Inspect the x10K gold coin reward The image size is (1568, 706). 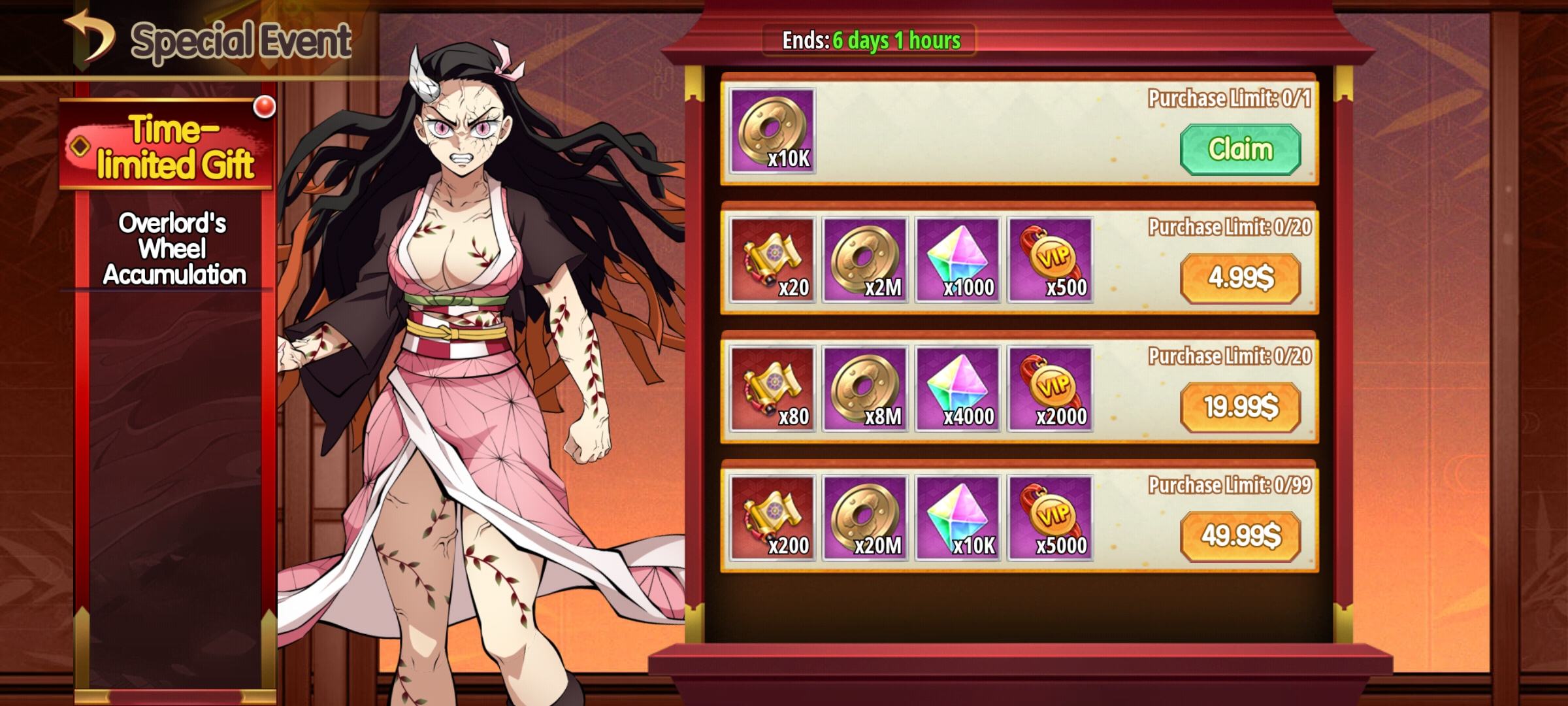pos(773,131)
